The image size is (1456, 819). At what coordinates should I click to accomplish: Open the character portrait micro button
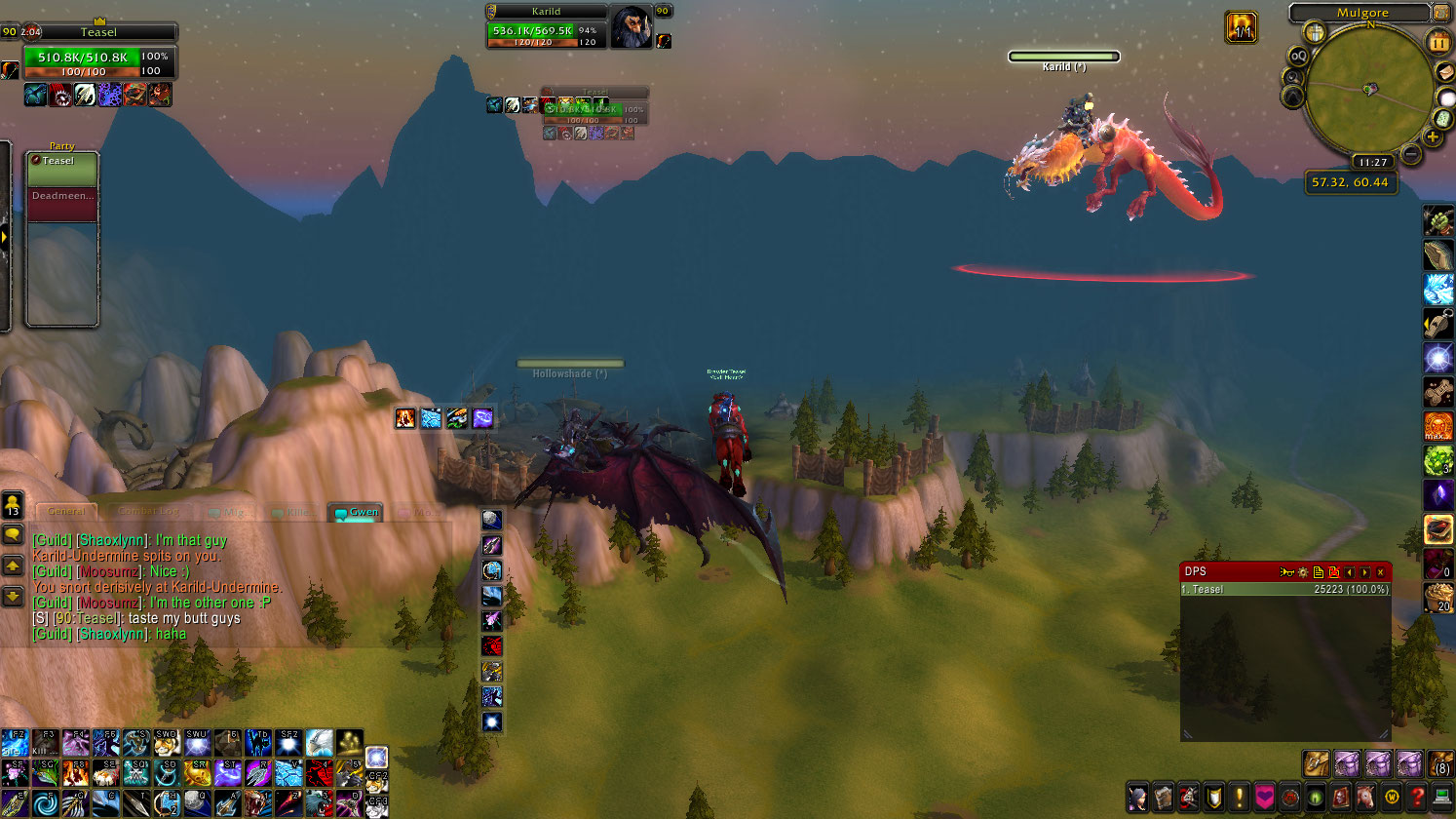click(x=1137, y=797)
